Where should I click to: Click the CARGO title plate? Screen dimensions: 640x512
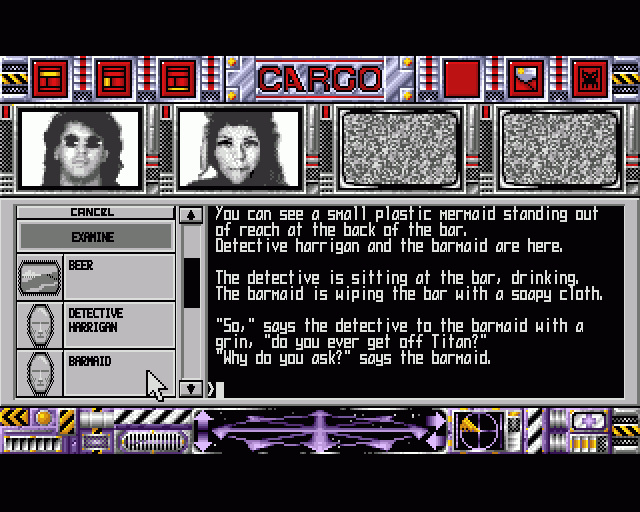(x=320, y=78)
